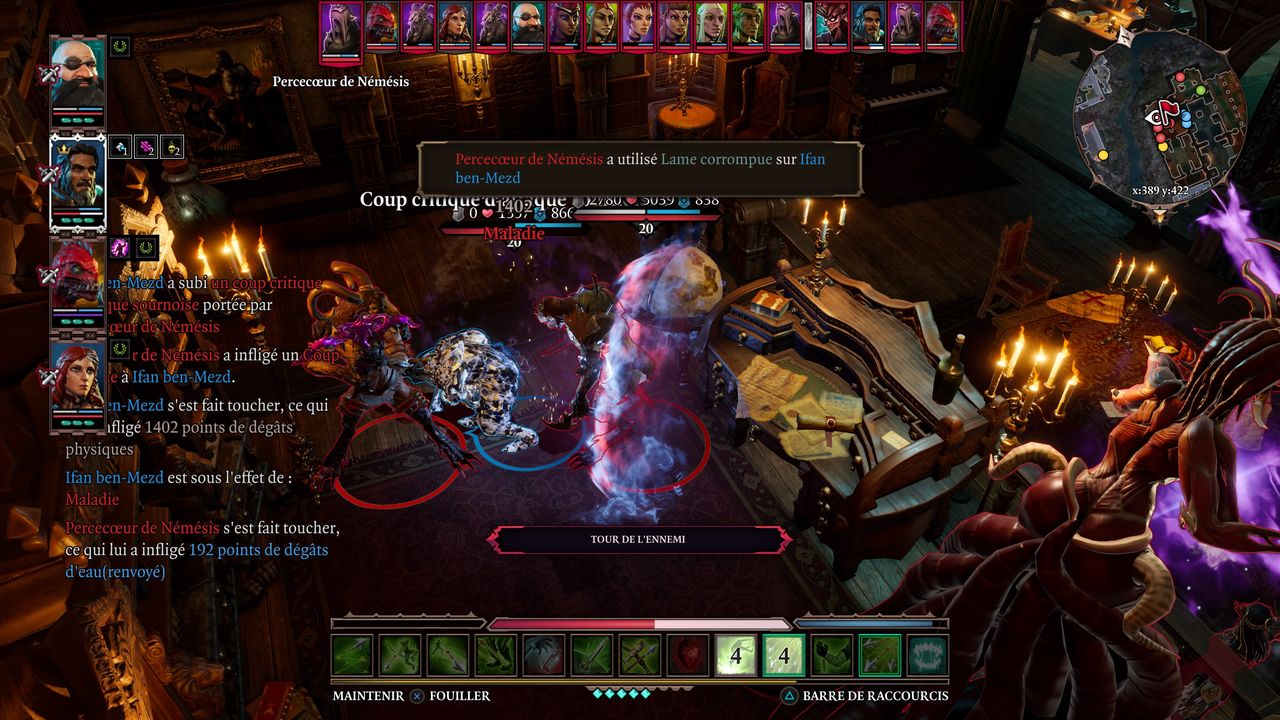Viewport: 1280px width, 720px height.
Task: Select the first arrow skill in hotbar
Action: [x=352, y=655]
